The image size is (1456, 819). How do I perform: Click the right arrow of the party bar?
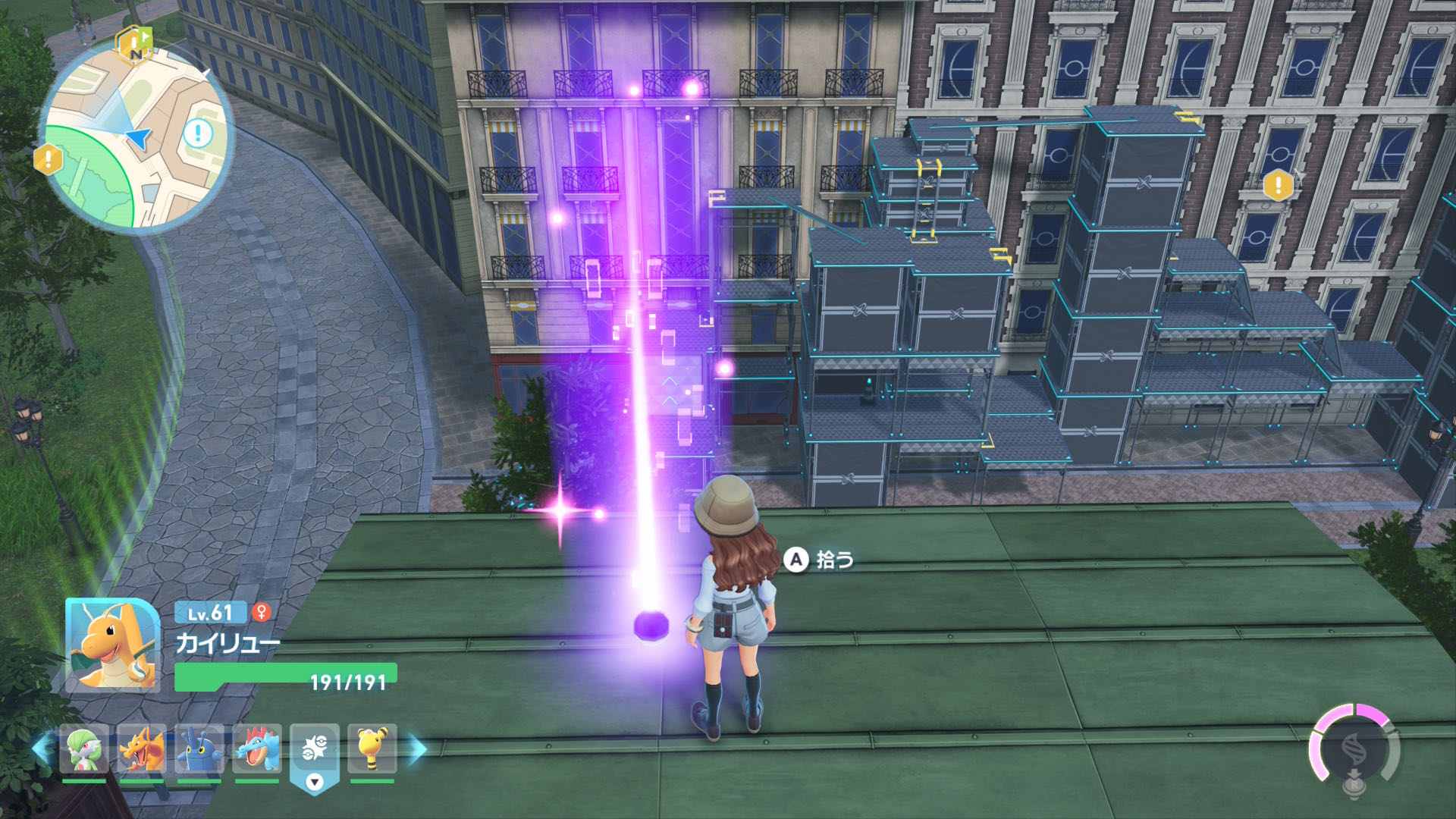tap(417, 748)
